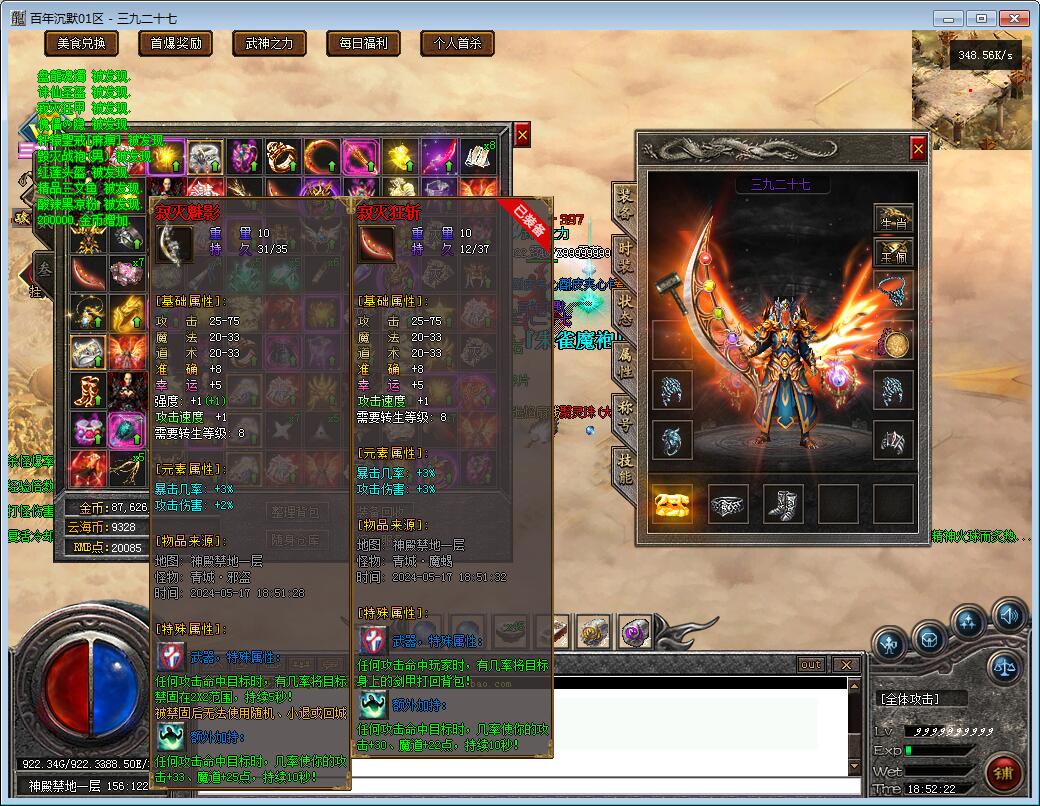Viewport: 1040px width, 806px height.
Task: Close the character equipment panel
Action: pos(918,149)
